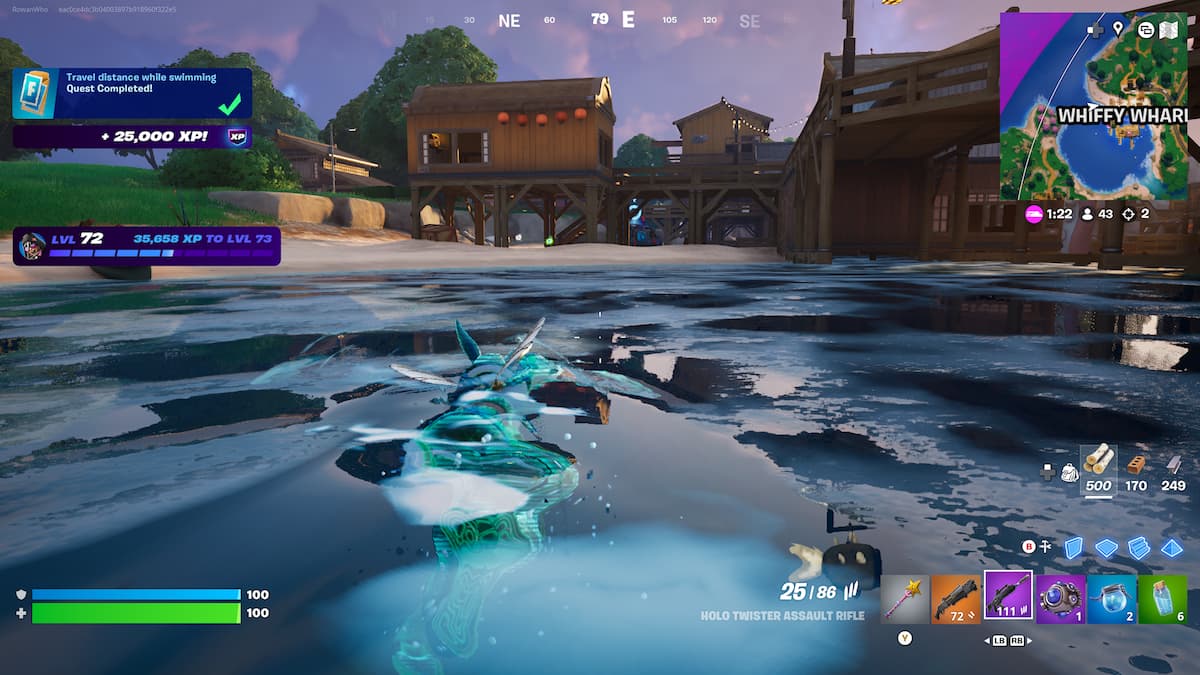Select the purple Holo Twister Assault Rifle slot

coord(1008,596)
